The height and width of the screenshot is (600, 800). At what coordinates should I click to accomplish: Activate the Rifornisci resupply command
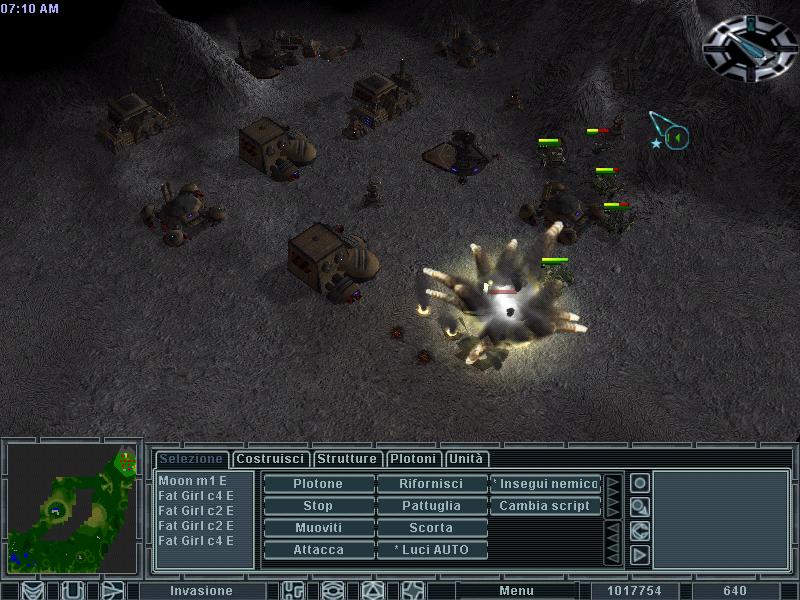pyautogui.click(x=431, y=484)
